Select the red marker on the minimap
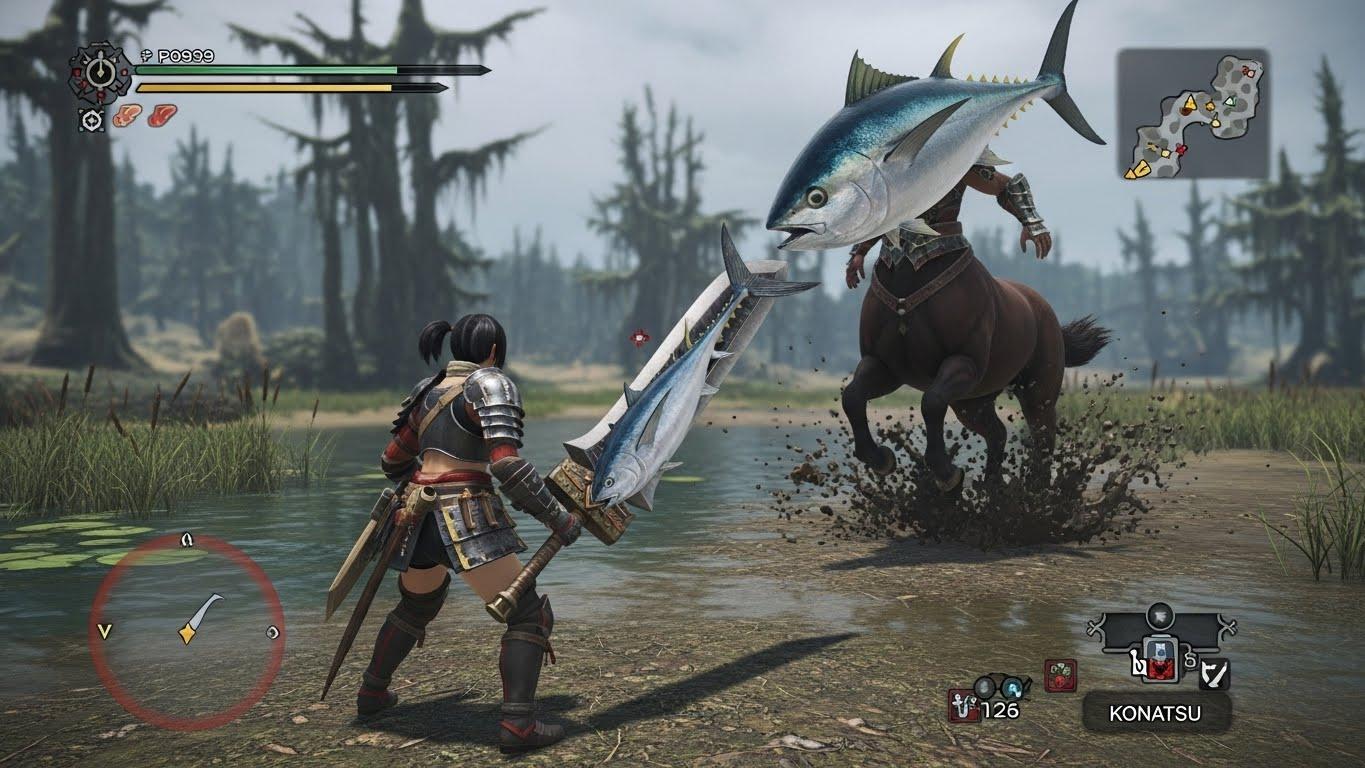This screenshot has width=1365, height=768. point(1182,150)
